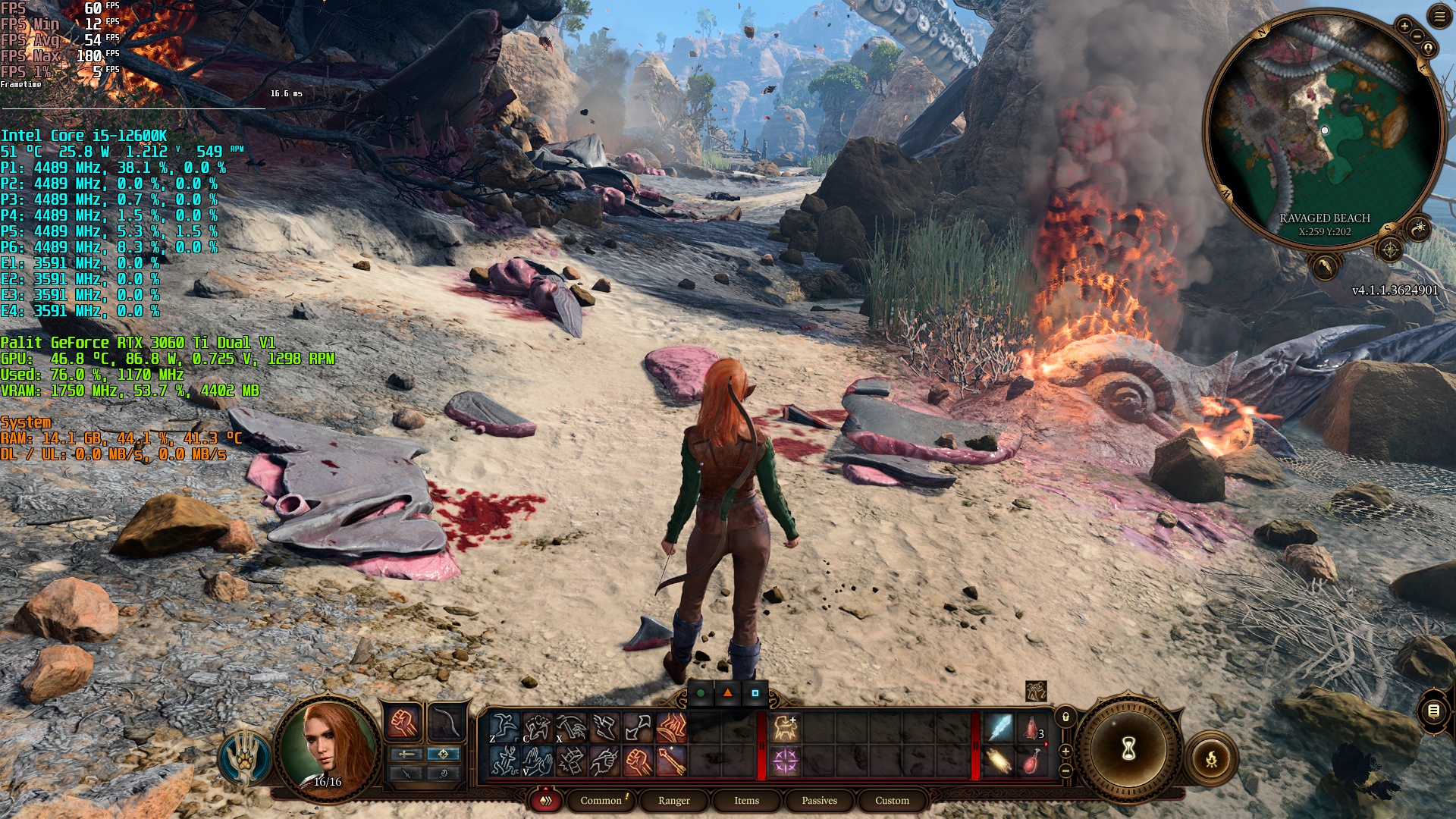Open the campfire rest menu
This screenshot has height=819, width=1456.
pos(1211,758)
